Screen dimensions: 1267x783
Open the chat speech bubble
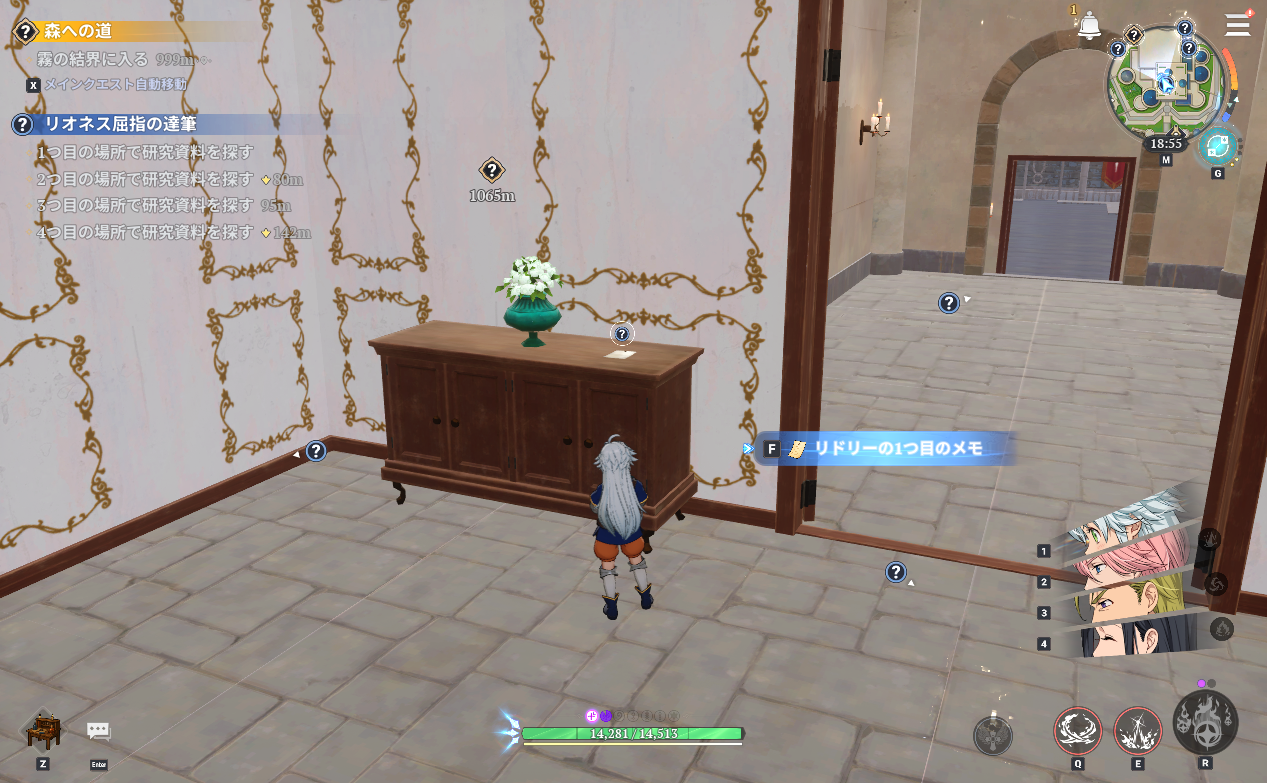click(x=98, y=731)
